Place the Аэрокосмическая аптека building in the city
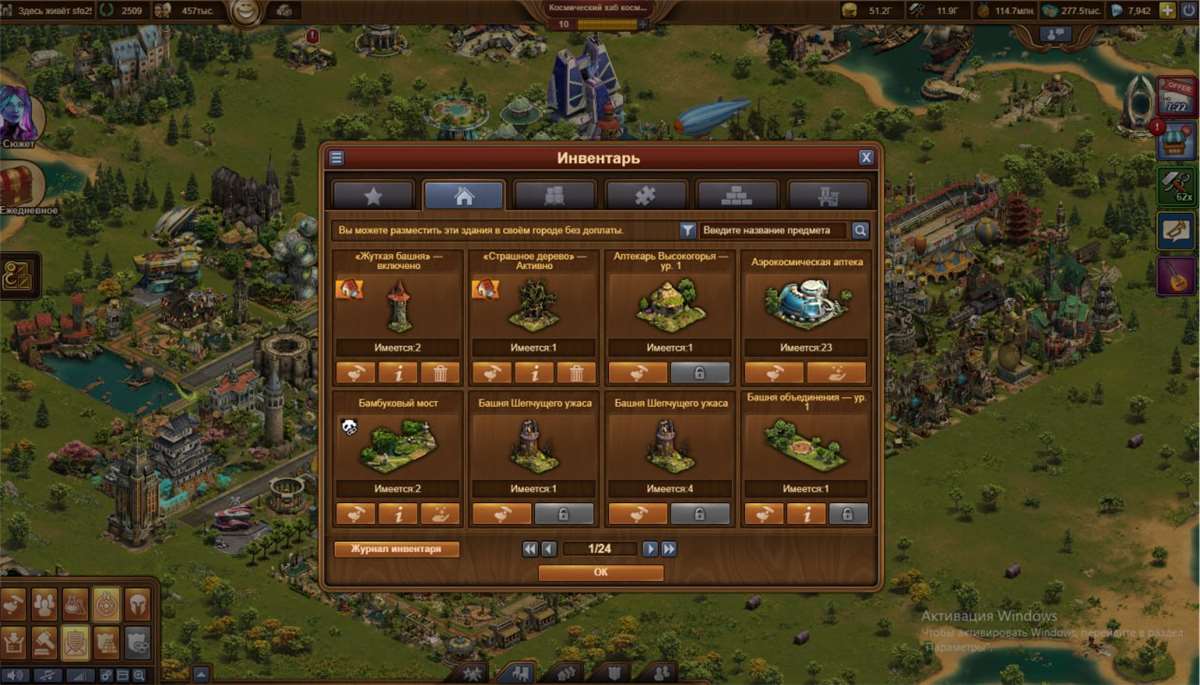This screenshot has height=685, width=1200. (773, 373)
